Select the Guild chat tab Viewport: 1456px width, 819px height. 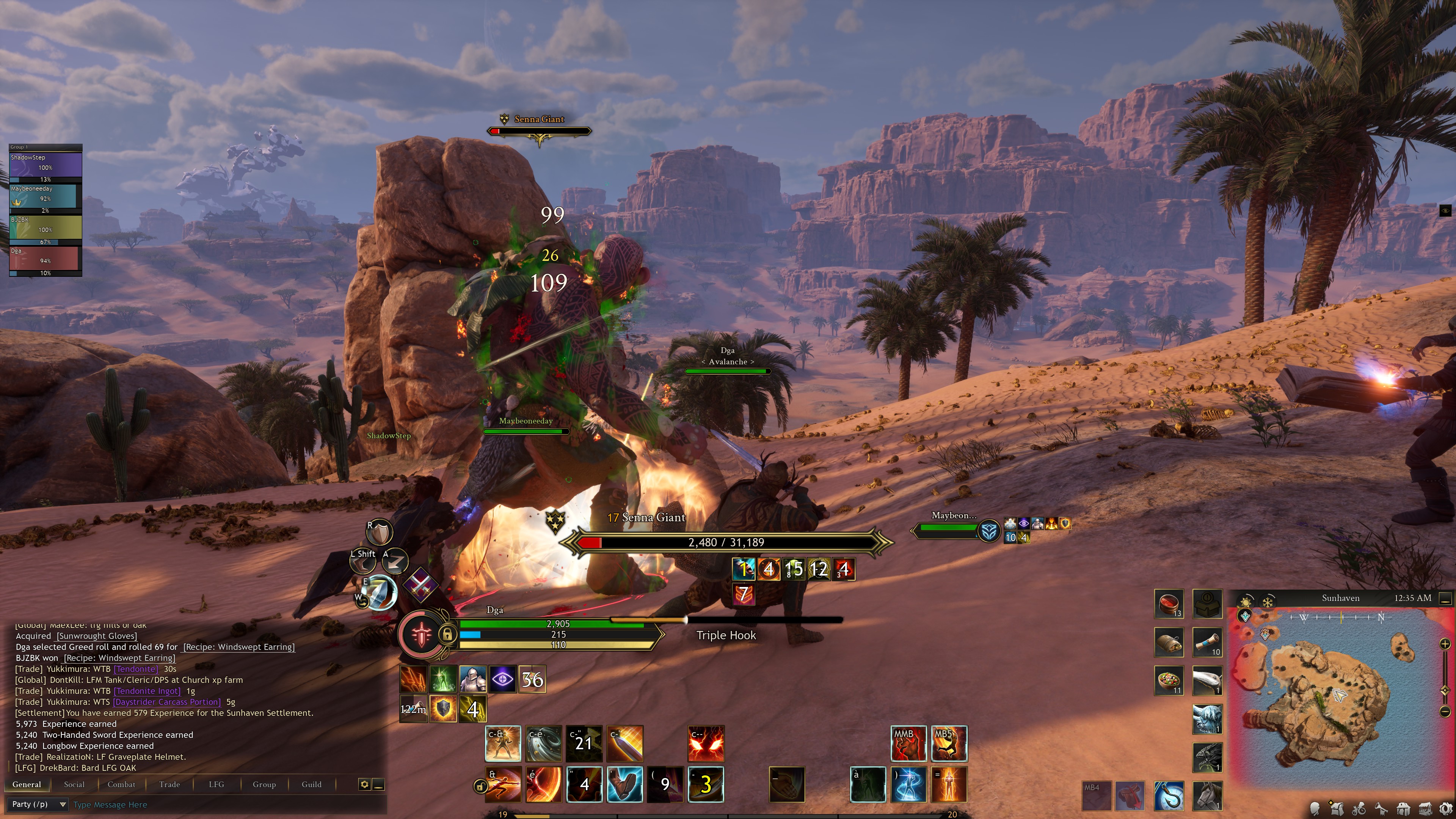pyautogui.click(x=311, y=784)
